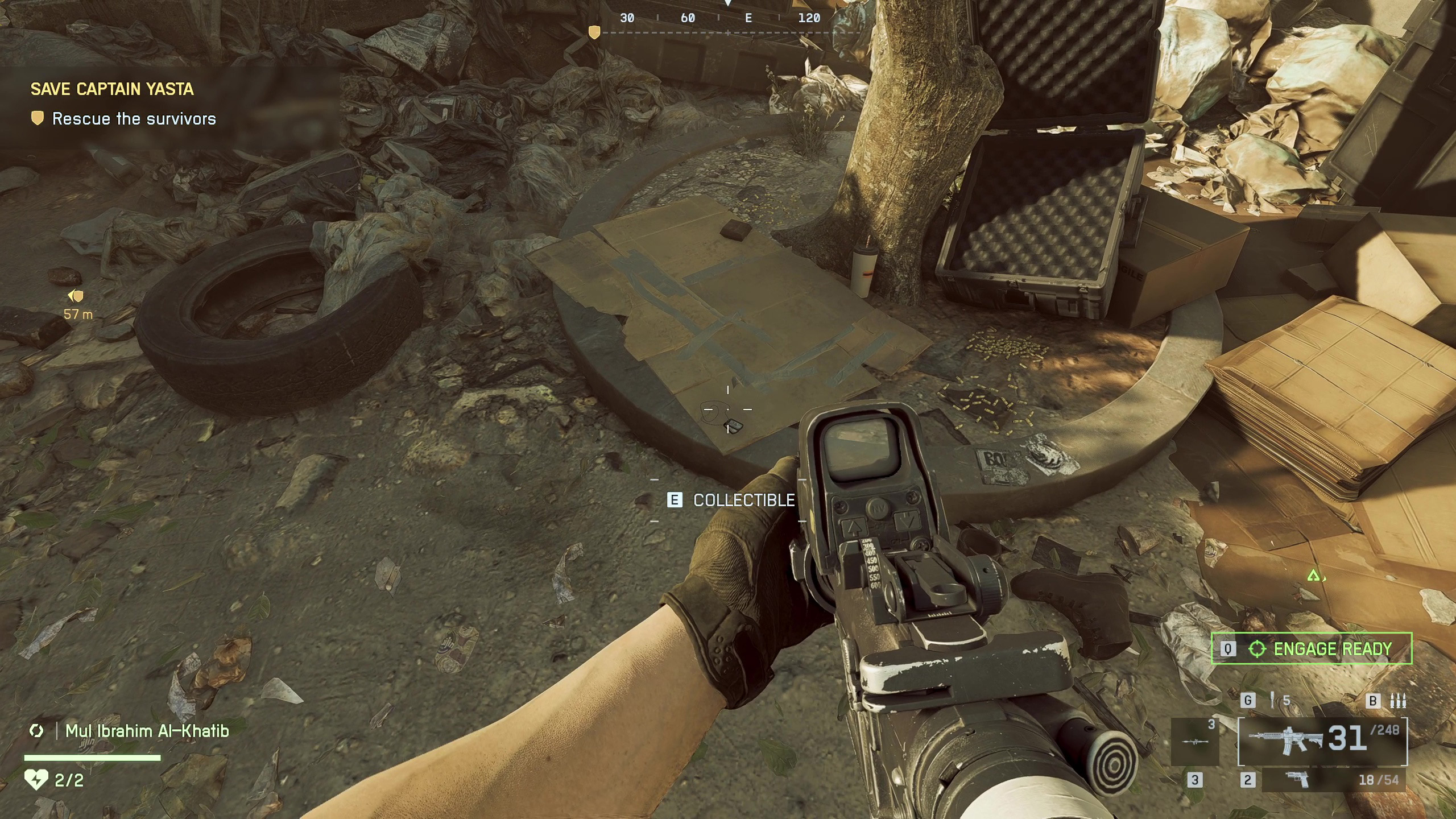Click the shield objective marker on compass
The width and height of the screenshot is (1456, 819).
594,32
